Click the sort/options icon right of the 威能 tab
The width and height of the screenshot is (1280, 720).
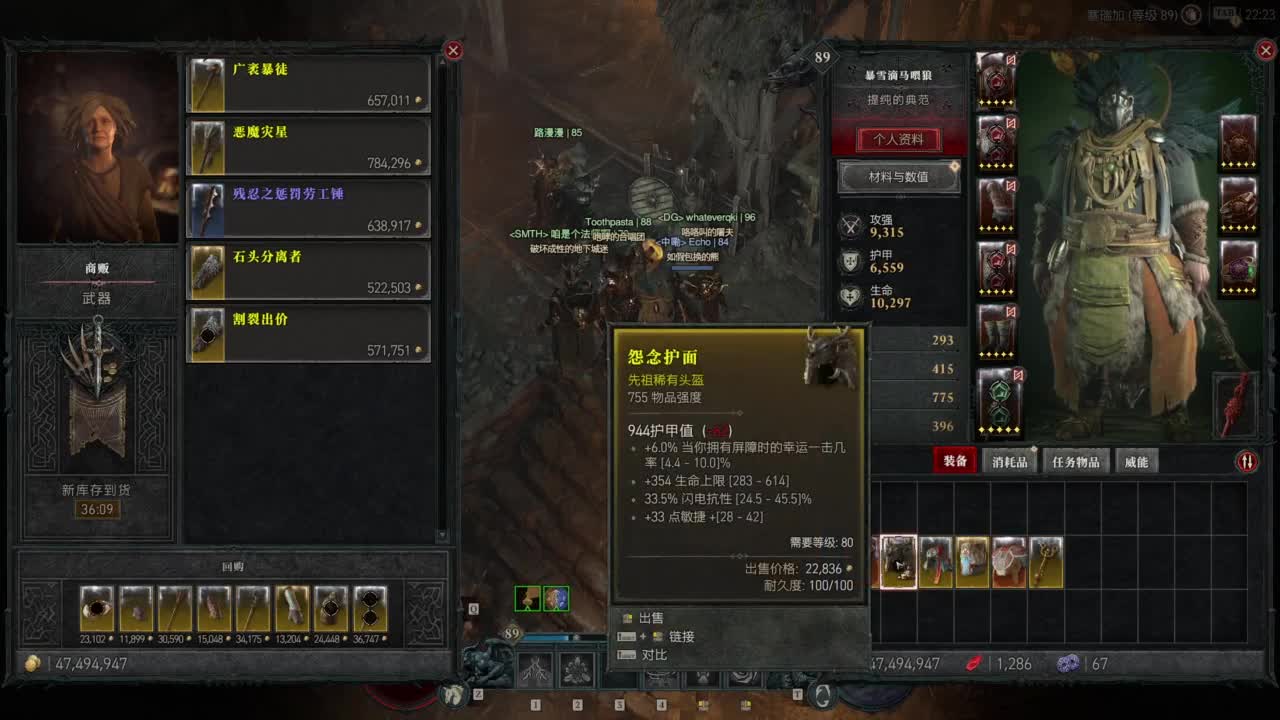click(x=1248, y=461)
